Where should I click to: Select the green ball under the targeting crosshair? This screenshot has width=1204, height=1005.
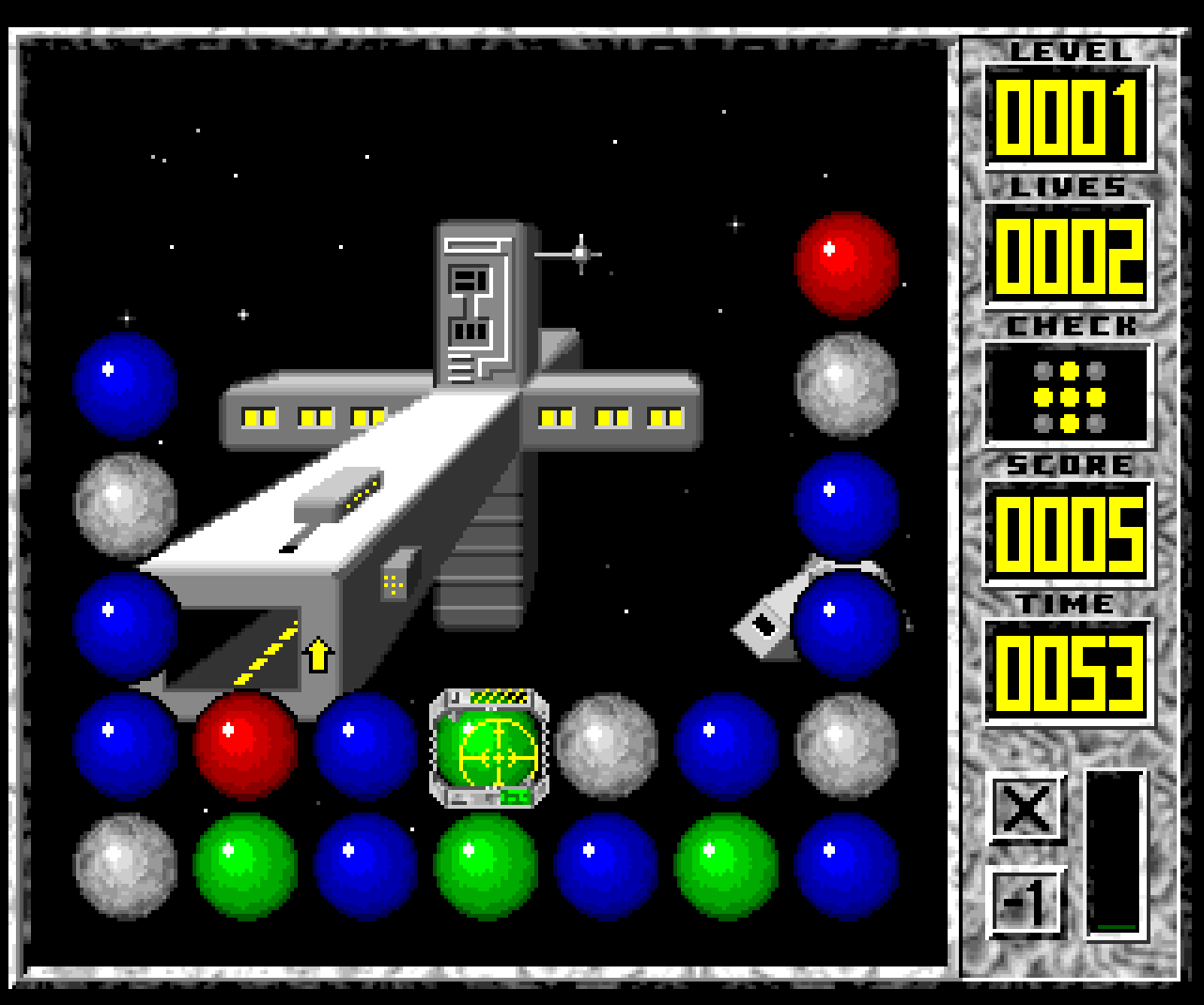(x=489, y=749)
